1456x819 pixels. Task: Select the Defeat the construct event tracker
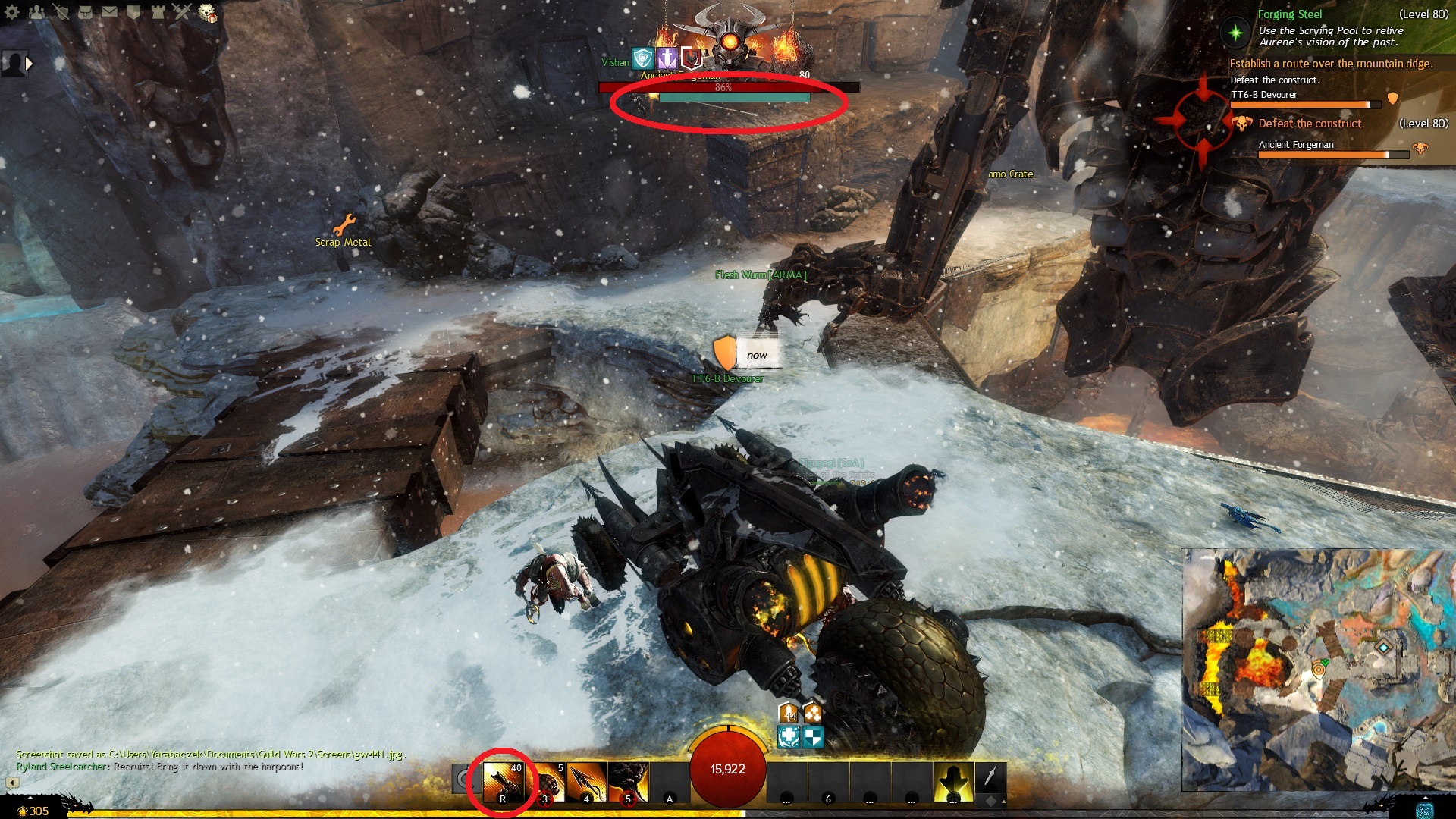[1310, 124]
